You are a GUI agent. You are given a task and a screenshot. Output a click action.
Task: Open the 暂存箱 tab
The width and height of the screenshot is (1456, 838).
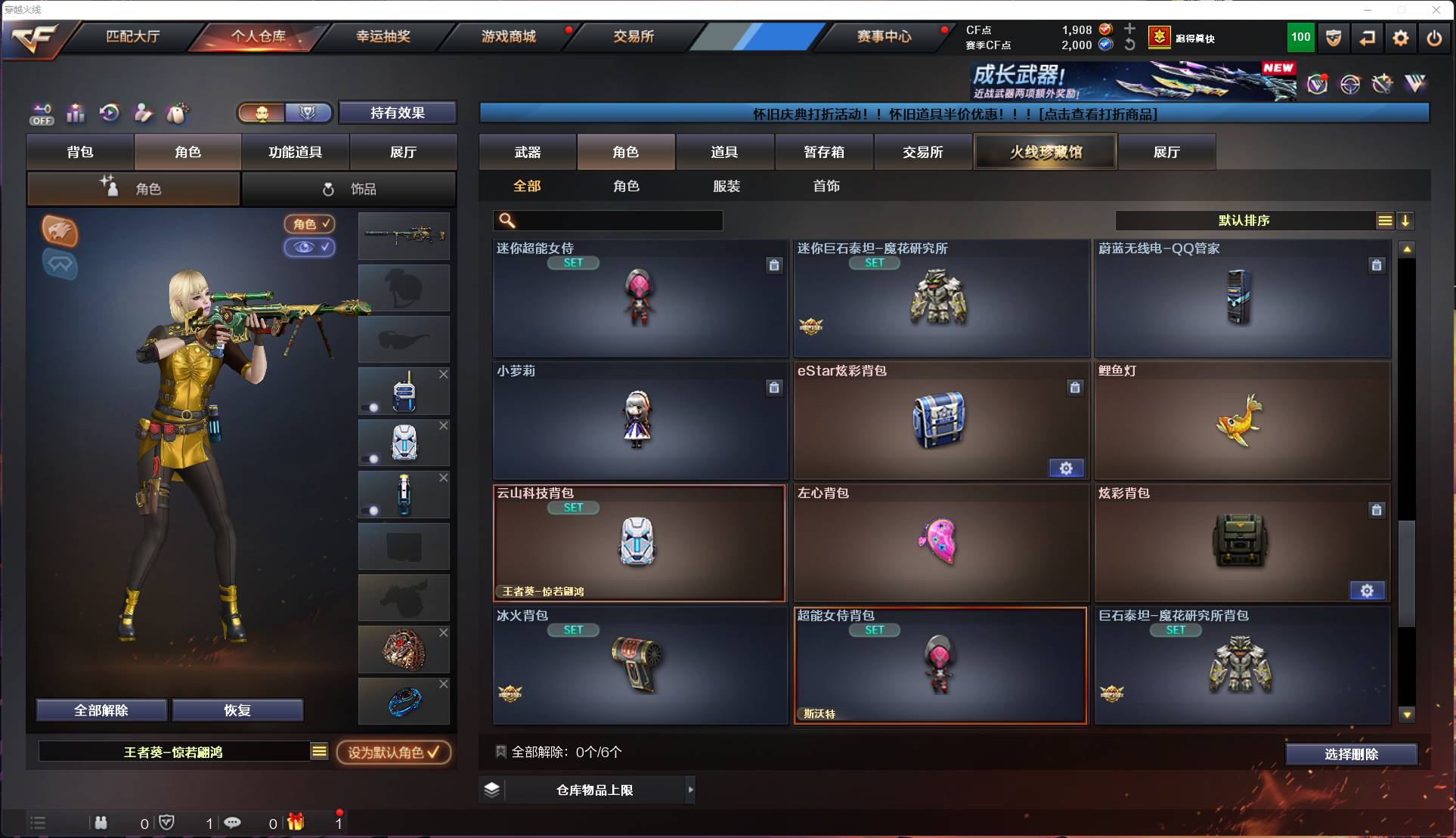click(x=825, y=152)
